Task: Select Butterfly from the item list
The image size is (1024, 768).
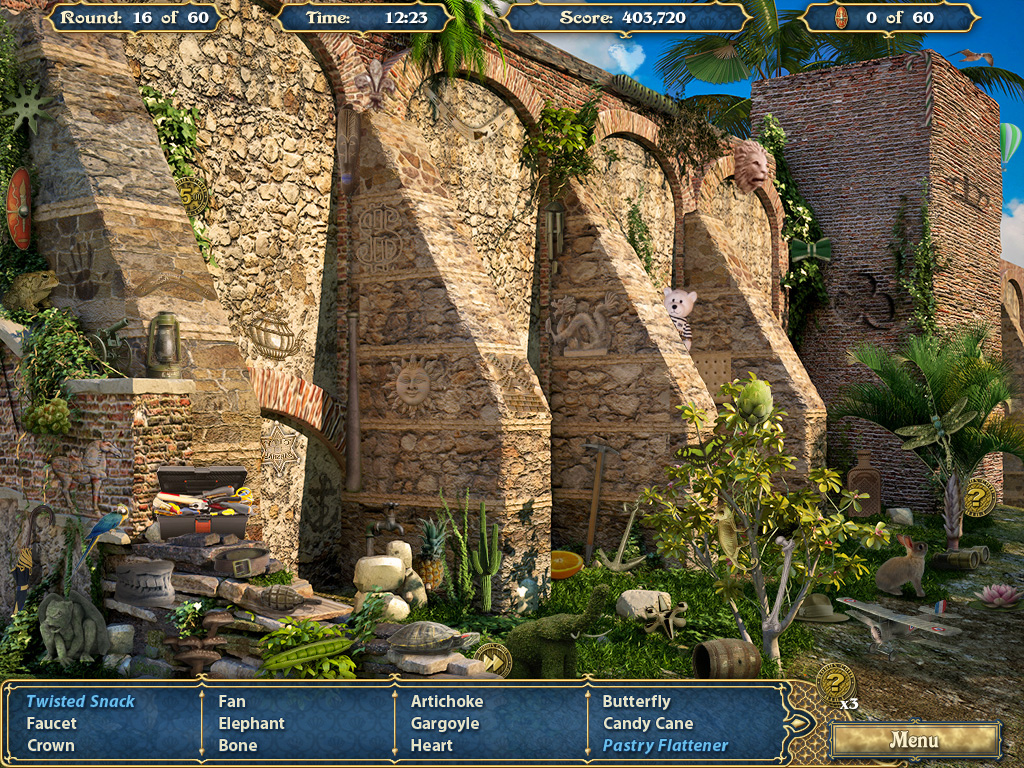Action: pos(637,701)
